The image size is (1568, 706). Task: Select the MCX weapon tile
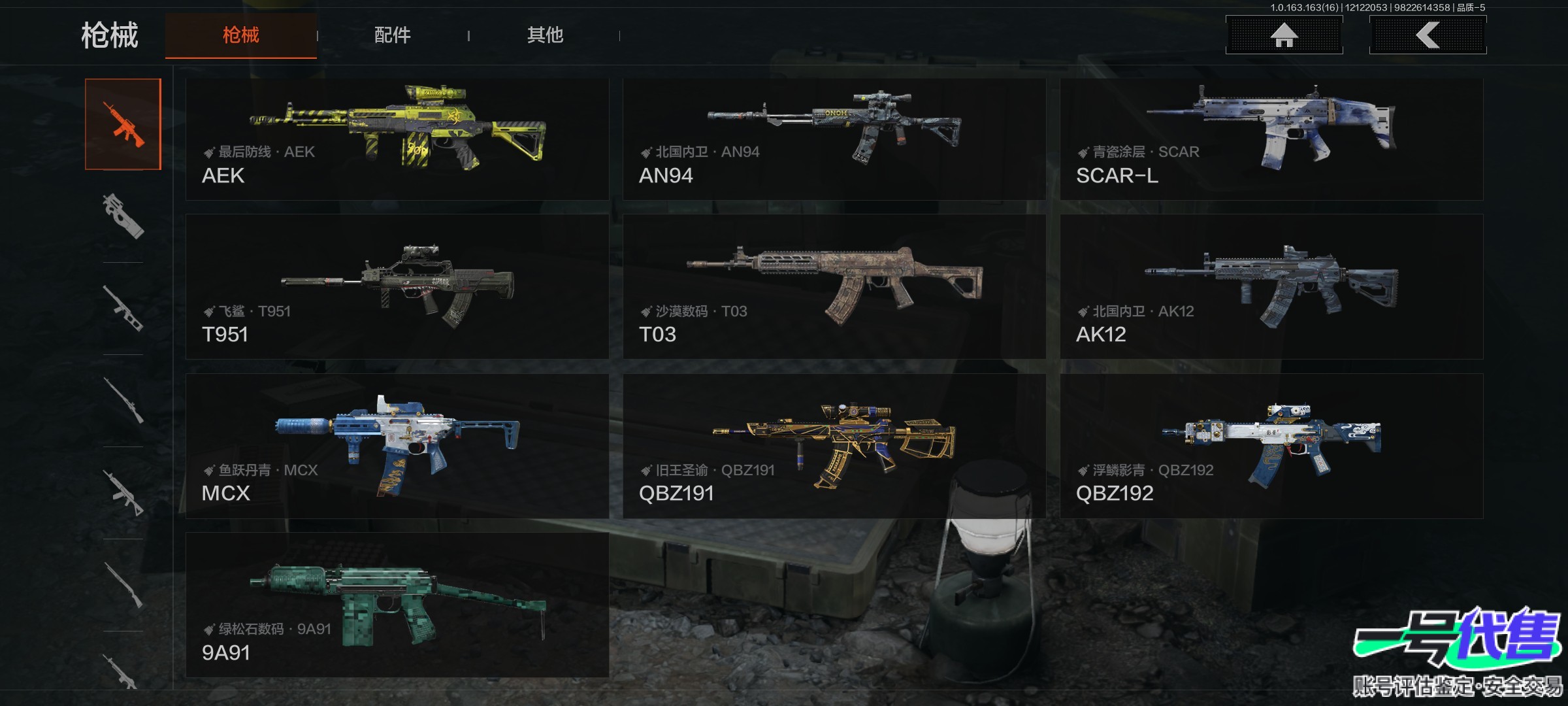pyautogui.click(x=397, y=446)
